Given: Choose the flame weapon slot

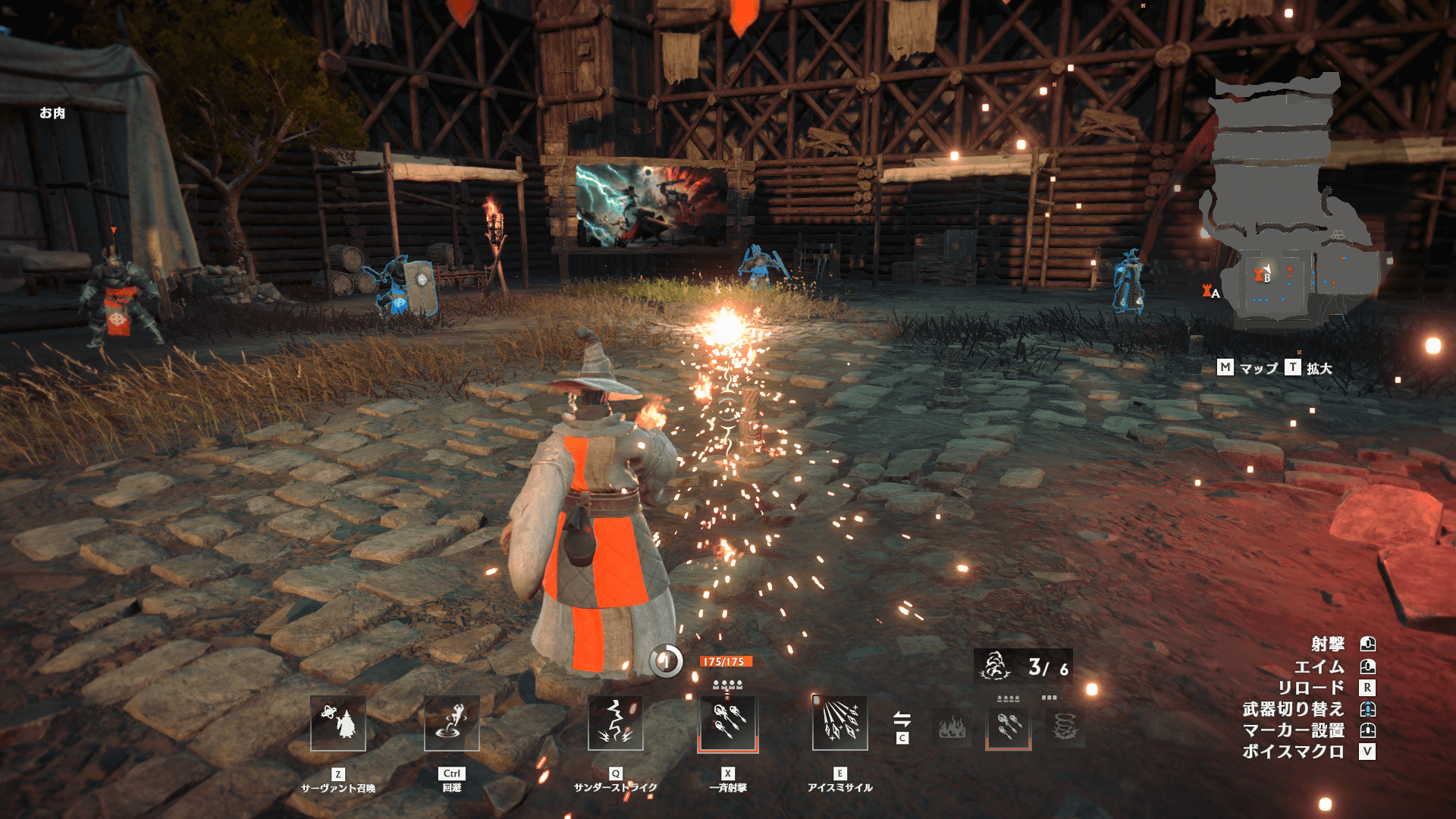Looking at the screenshot, I should click(x=952, y=728).
